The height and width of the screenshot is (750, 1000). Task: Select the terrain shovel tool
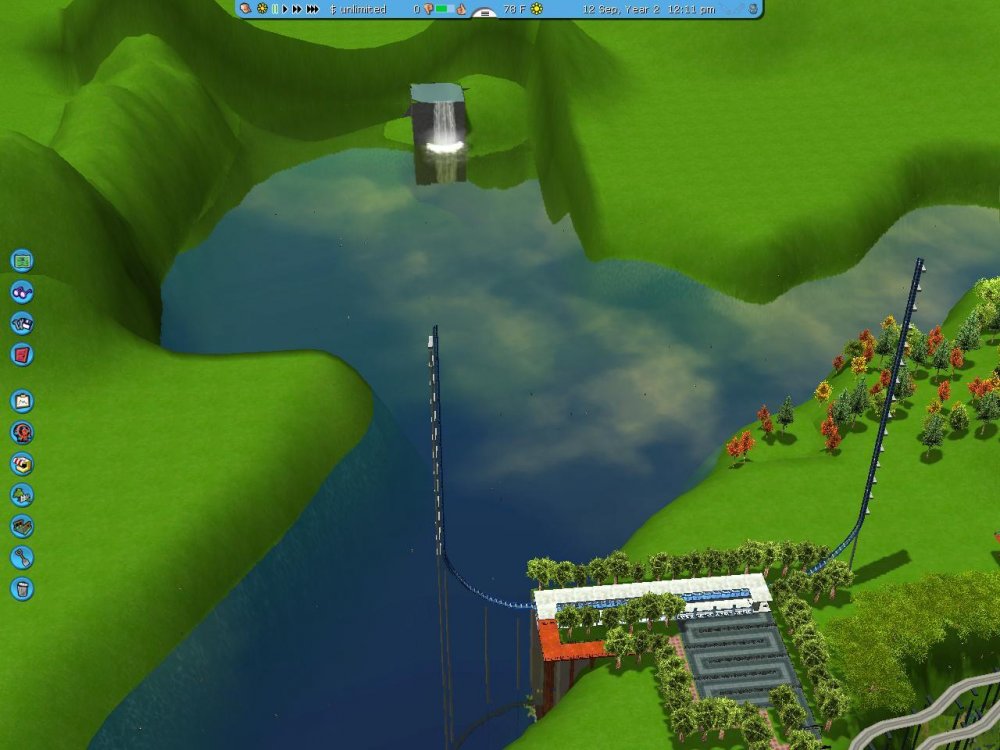[22, 557]
